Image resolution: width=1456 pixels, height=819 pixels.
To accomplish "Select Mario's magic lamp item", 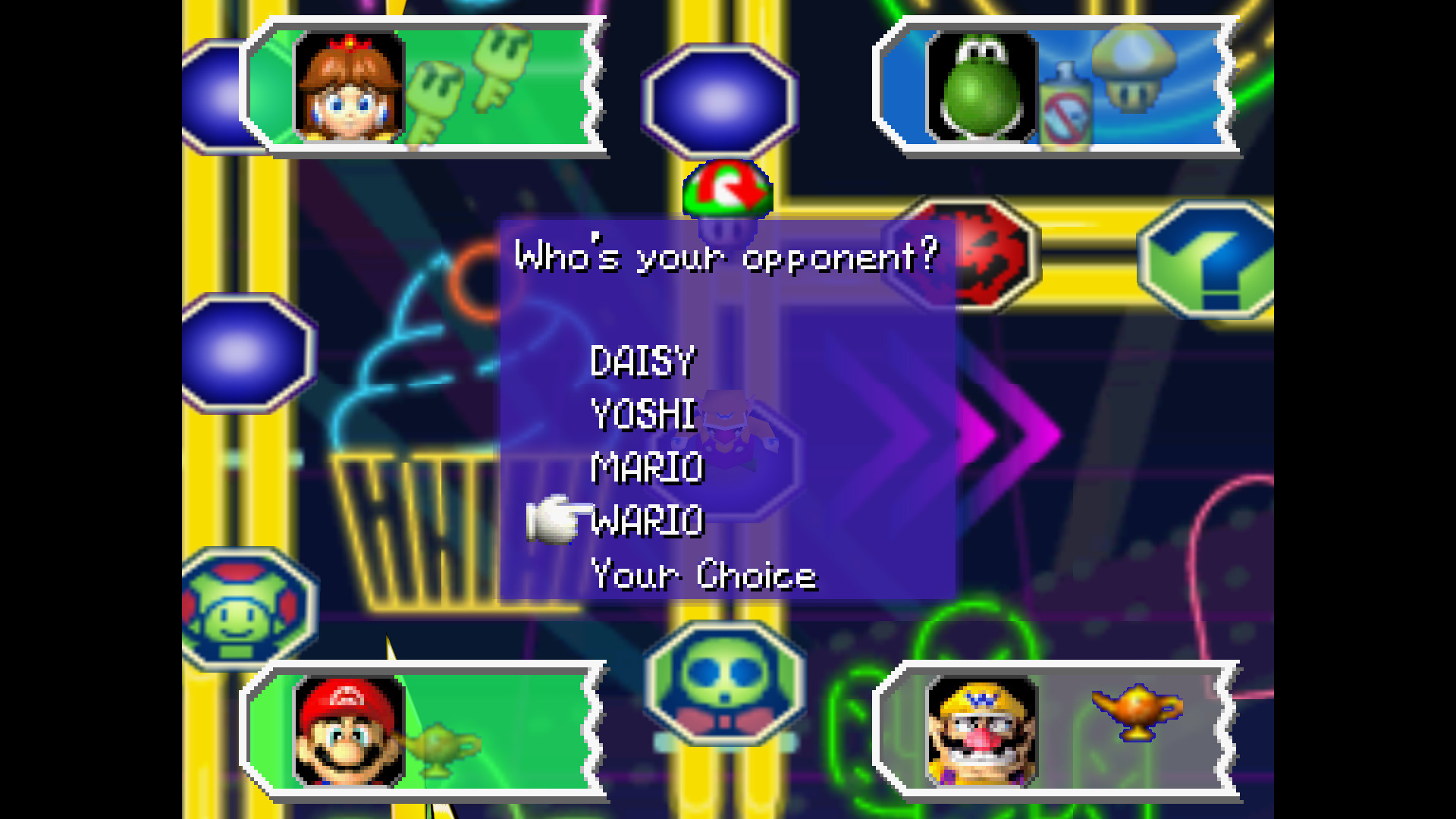I will [440, 747].
